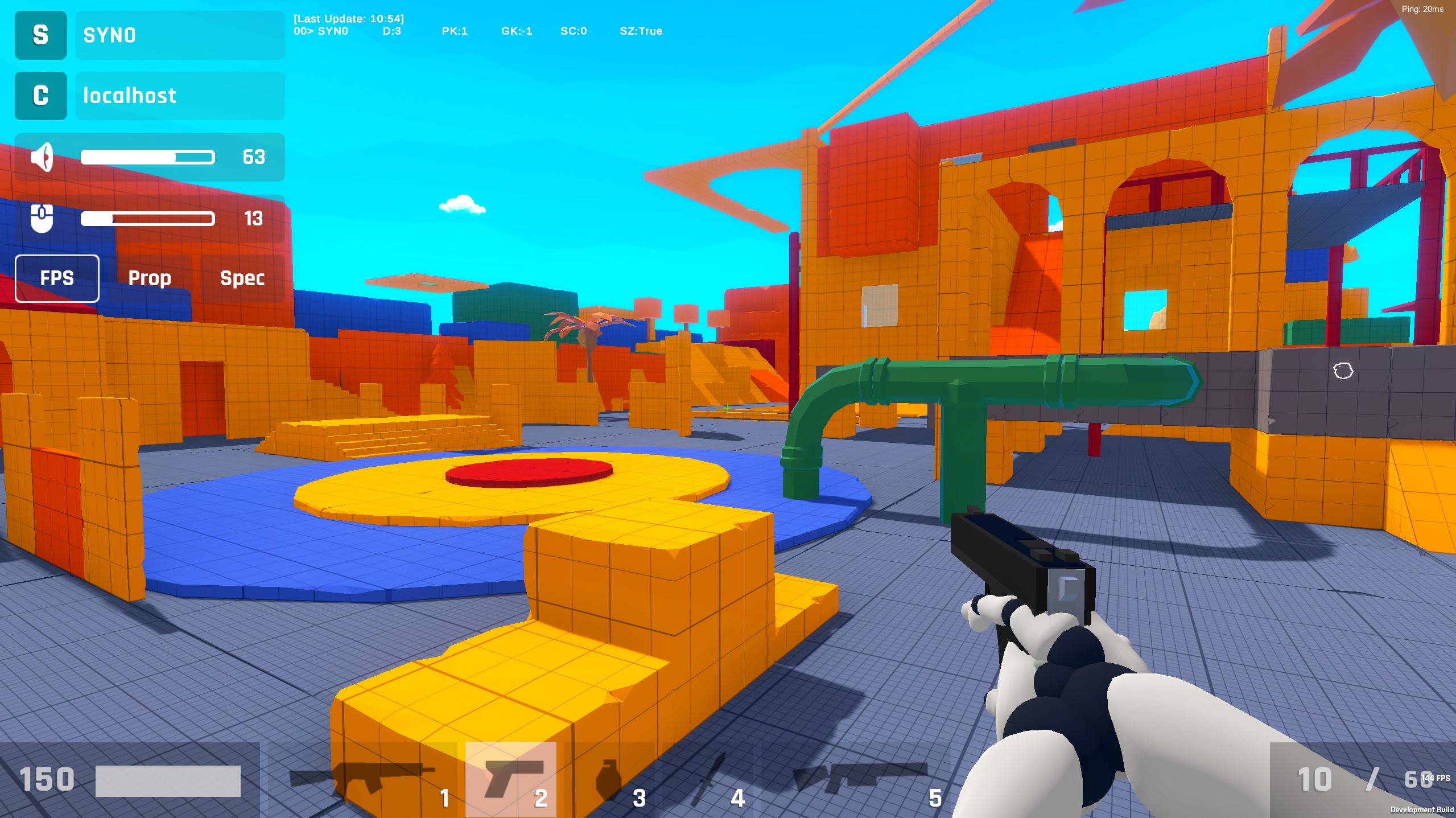Select the pistol in weapon slot 2
Image resolution: width=1456 pixels, height=818 pixels.
510,780
